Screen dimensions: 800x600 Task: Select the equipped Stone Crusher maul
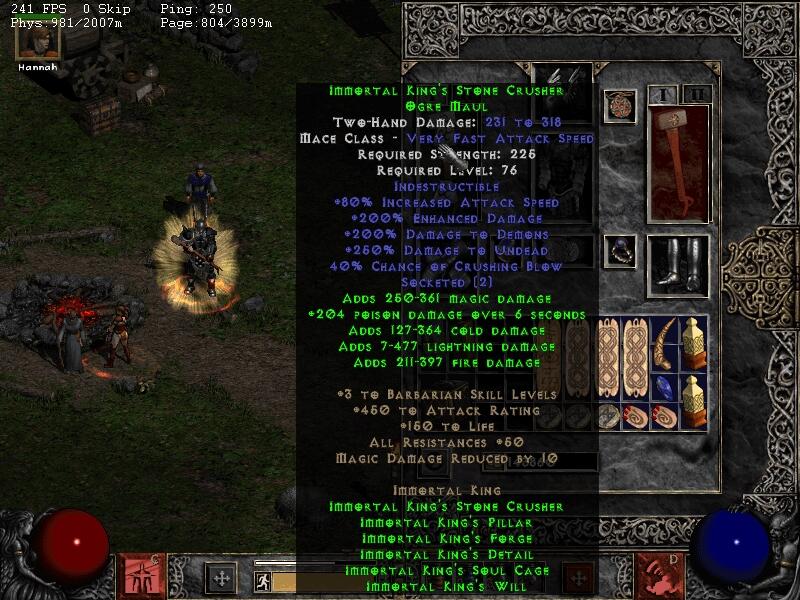point(678,163)
